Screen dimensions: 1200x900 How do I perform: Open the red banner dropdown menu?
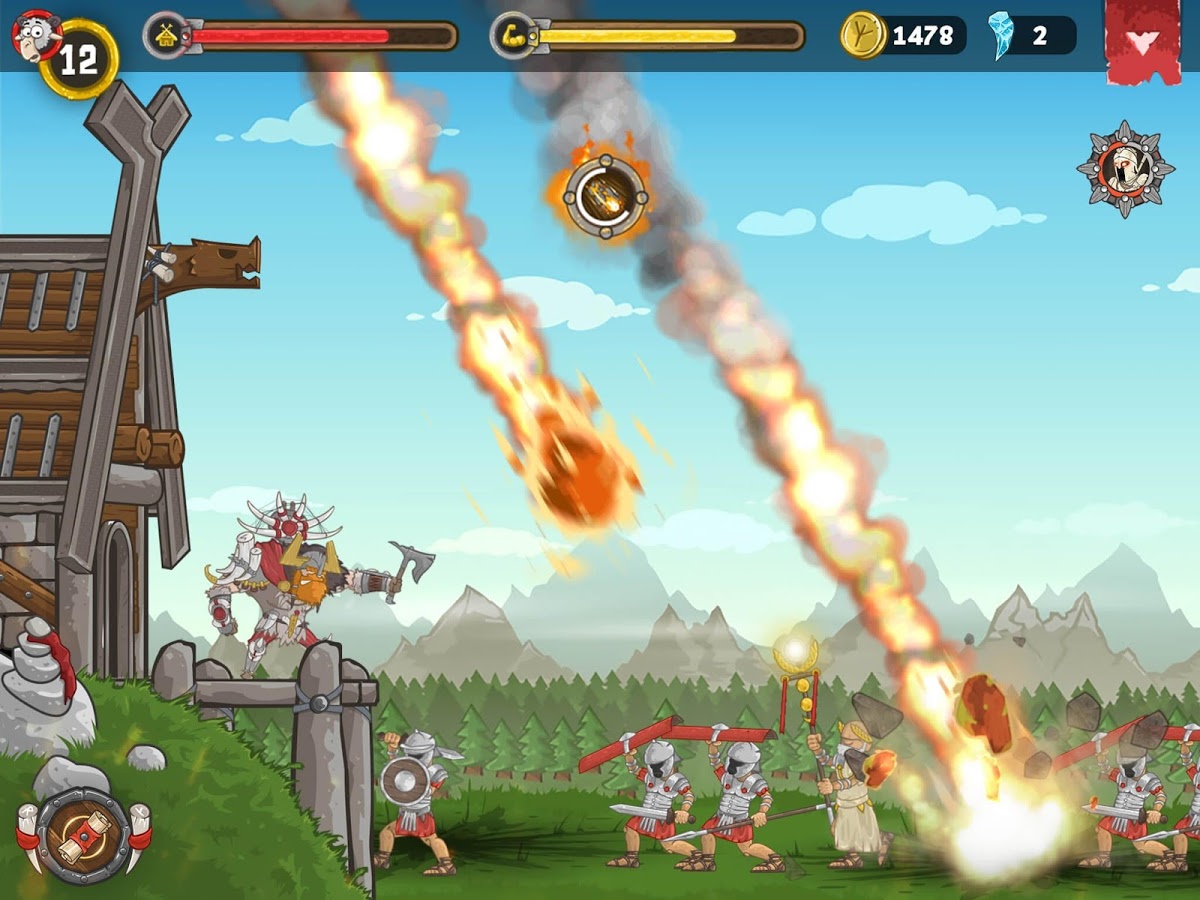[1144, 41]
